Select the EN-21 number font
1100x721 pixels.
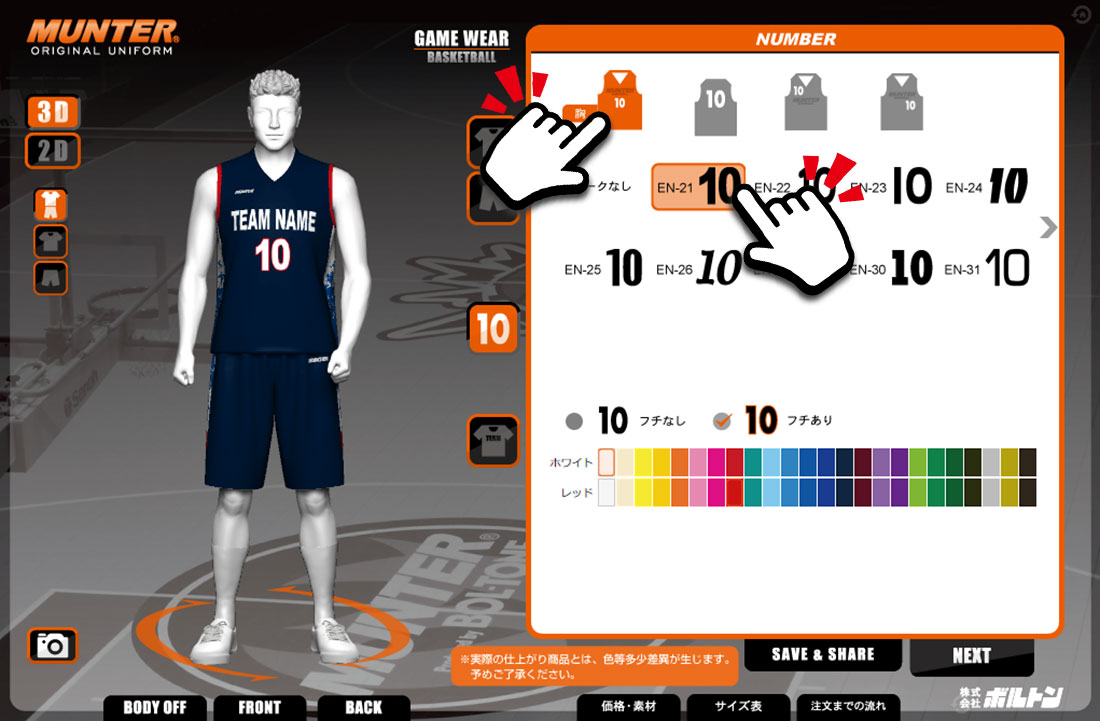point(698,187)
